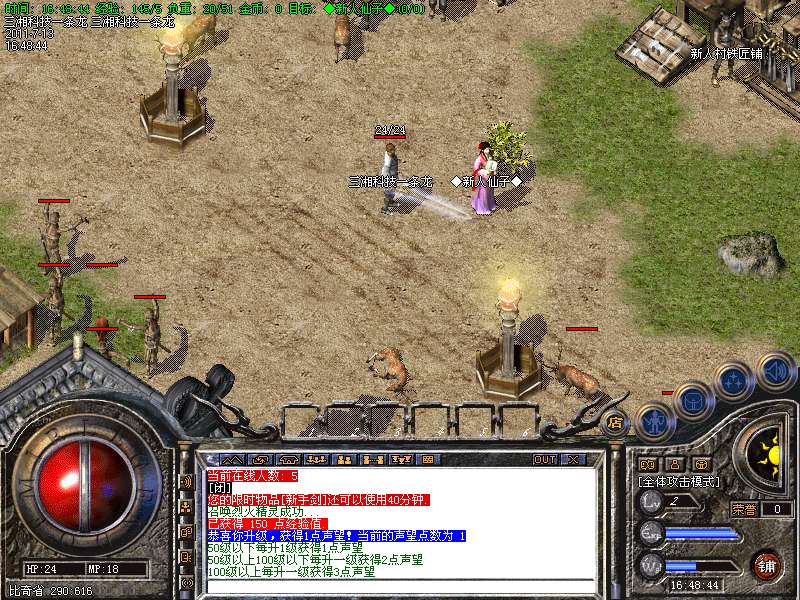Open the skills sparkle round button
This screenshot has height=600, width=800.
pos(734,381)
